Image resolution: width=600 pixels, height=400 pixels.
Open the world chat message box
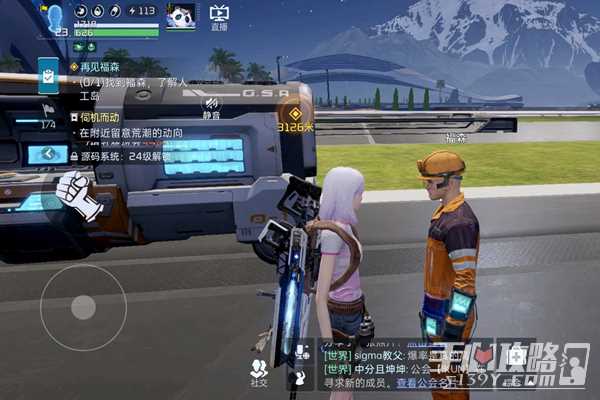click(400, 368)
